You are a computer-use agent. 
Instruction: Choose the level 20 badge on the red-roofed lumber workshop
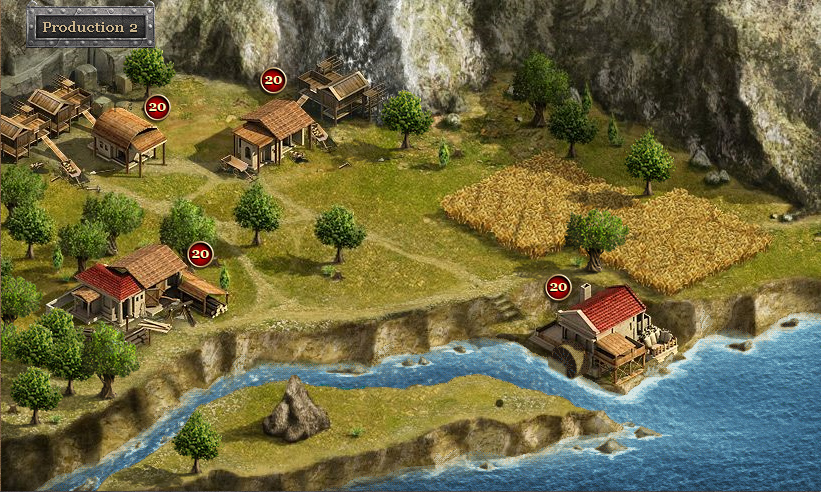pos(201,254)
